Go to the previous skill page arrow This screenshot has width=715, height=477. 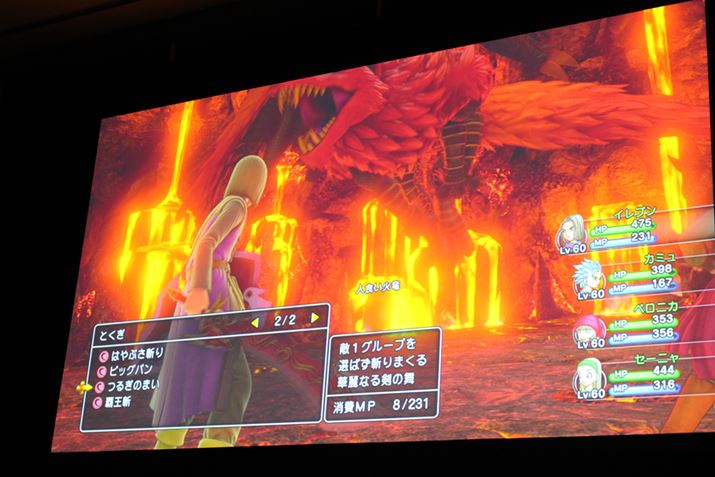coord(251,319)
